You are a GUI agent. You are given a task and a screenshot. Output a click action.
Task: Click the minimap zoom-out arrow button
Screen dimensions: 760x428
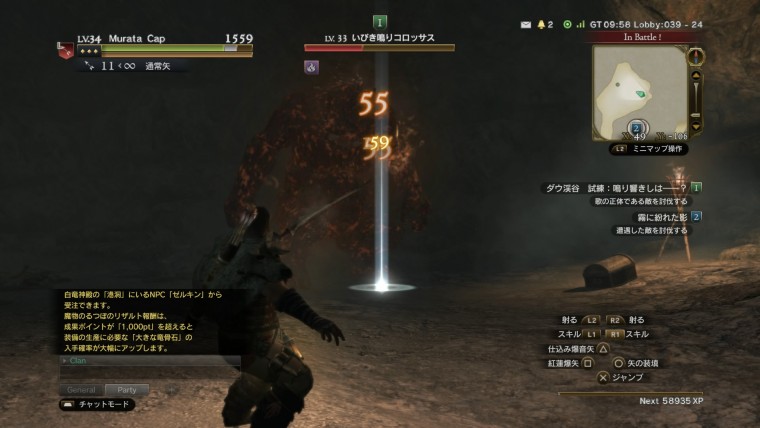(697, 126)
